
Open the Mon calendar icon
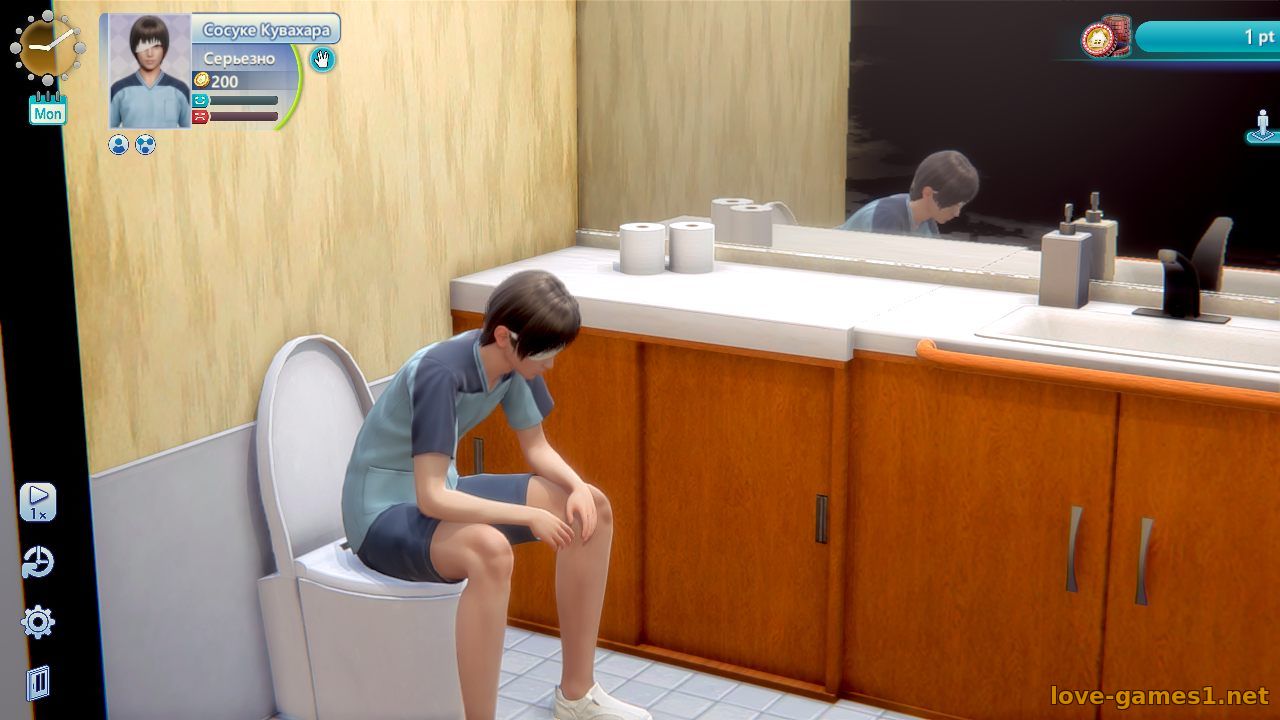point(48,108)
